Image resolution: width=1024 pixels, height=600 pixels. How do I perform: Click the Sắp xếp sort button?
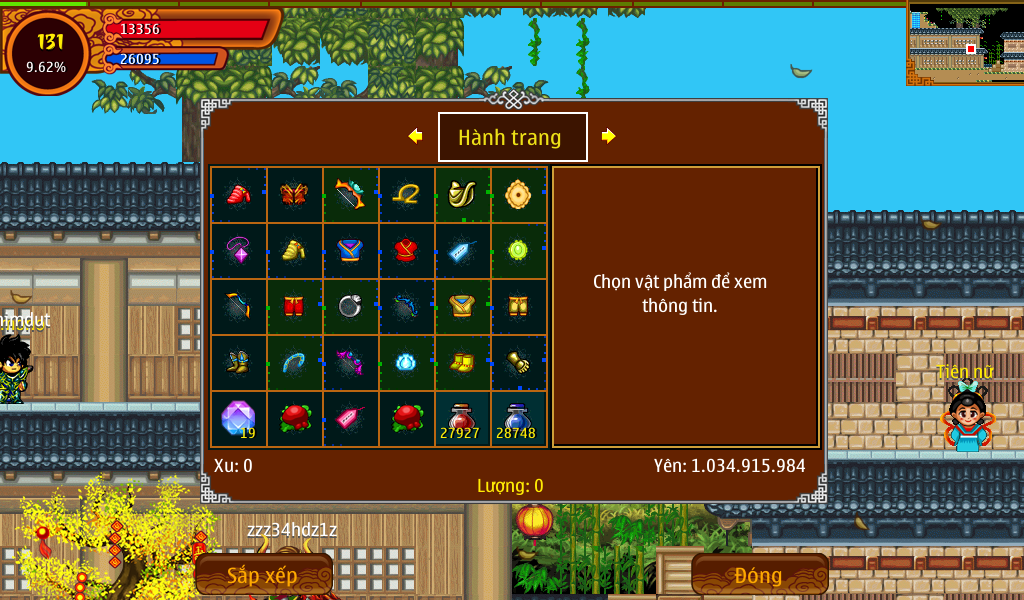coord(263,575)
